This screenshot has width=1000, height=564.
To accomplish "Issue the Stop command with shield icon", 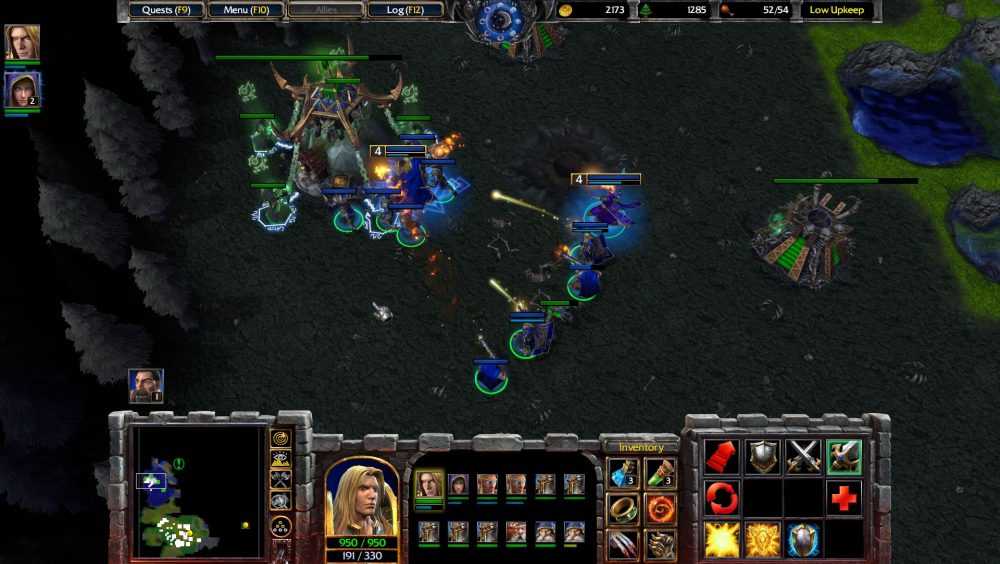I will 762,457.
